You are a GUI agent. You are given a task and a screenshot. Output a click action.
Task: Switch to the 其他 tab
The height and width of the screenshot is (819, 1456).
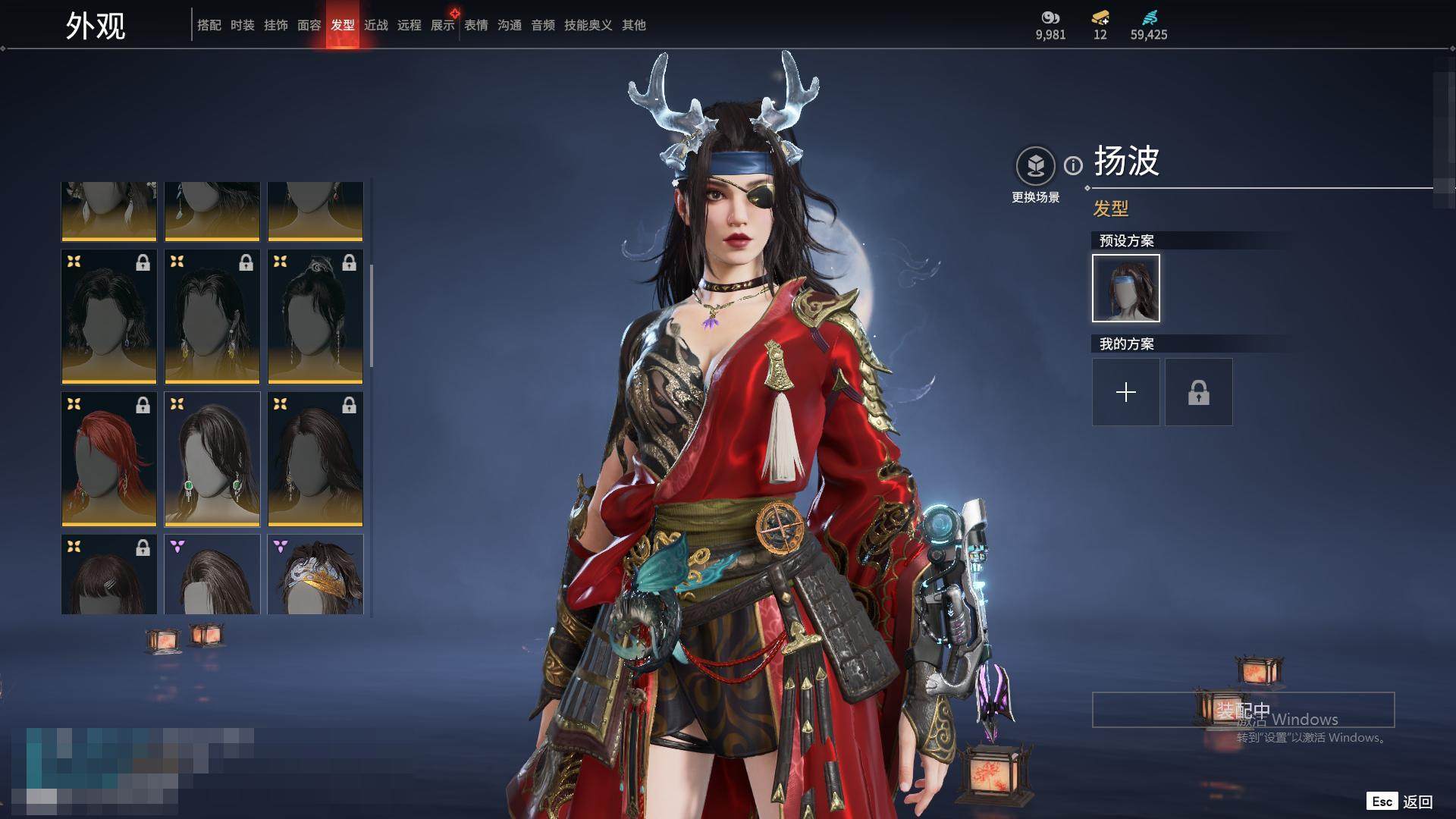(634, 25)
